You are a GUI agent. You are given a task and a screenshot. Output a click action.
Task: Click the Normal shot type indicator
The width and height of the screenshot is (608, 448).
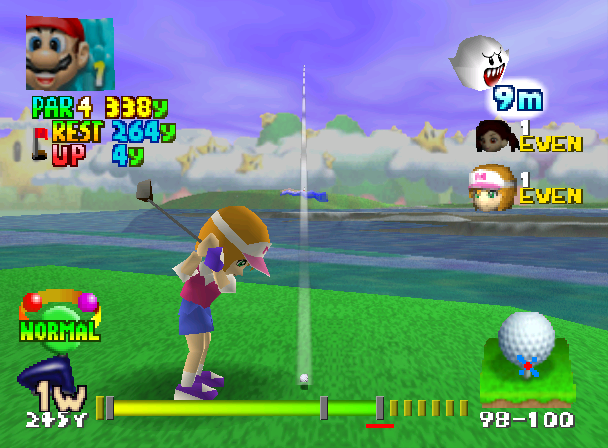point(59,318)
